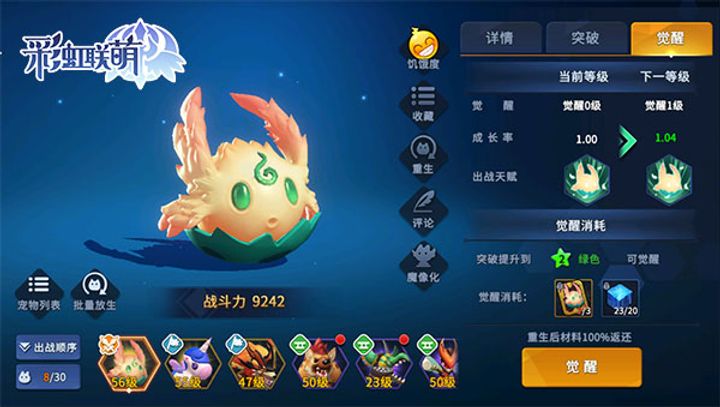Switch to the 详情 details tab
720x407 pixels.
click(x=500, y=38)
